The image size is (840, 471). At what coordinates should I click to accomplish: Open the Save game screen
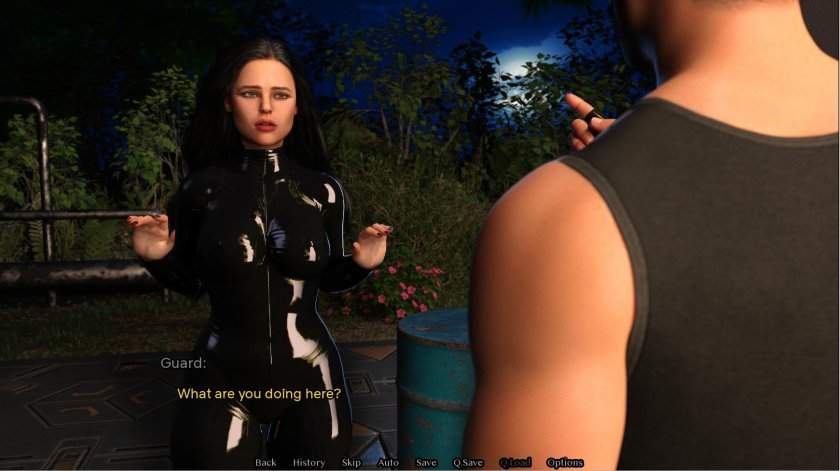[426, 462]
